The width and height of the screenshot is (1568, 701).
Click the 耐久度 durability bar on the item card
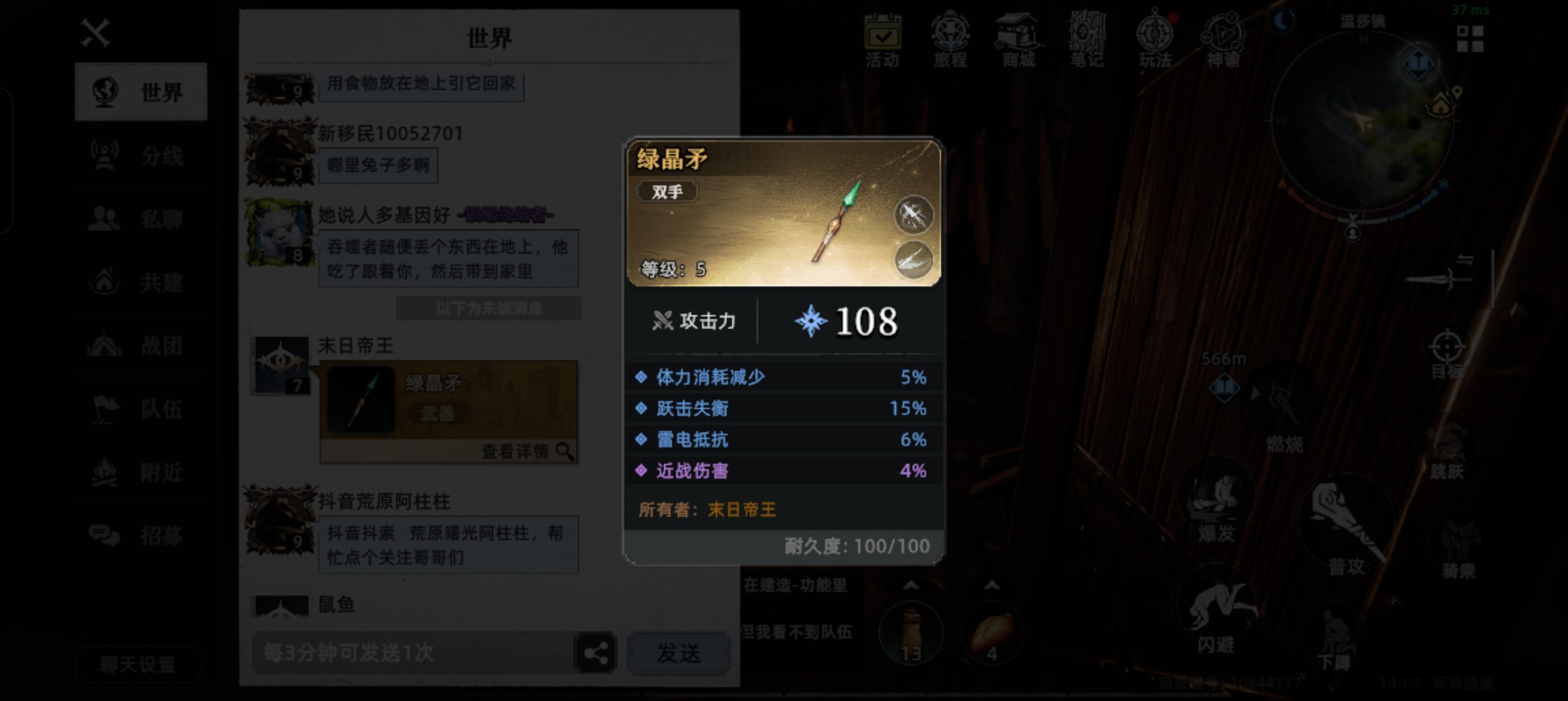[x=854, y=546]
